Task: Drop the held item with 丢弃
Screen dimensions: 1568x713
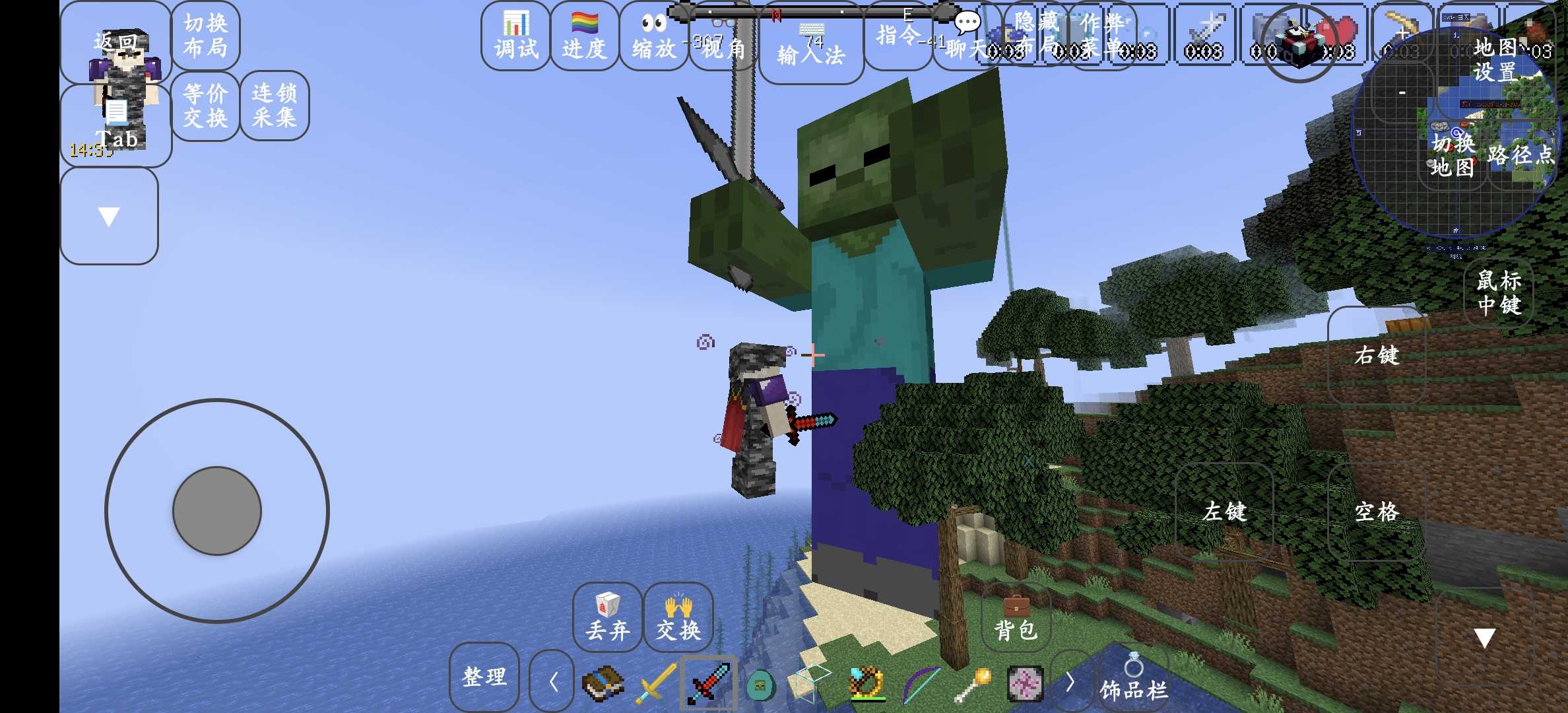Action: coord(607,618)
